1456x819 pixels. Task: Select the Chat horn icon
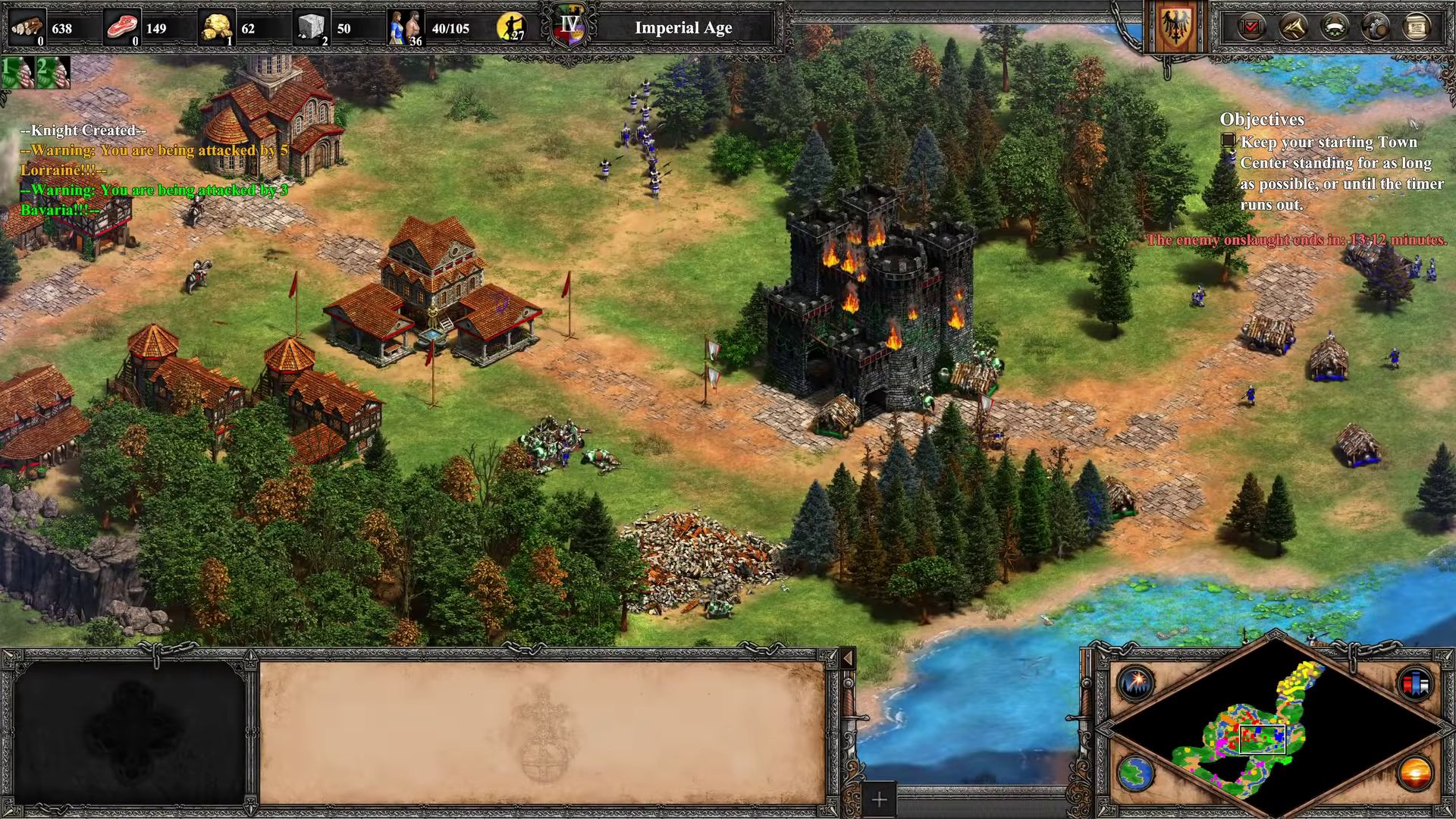click(1293, 27)
